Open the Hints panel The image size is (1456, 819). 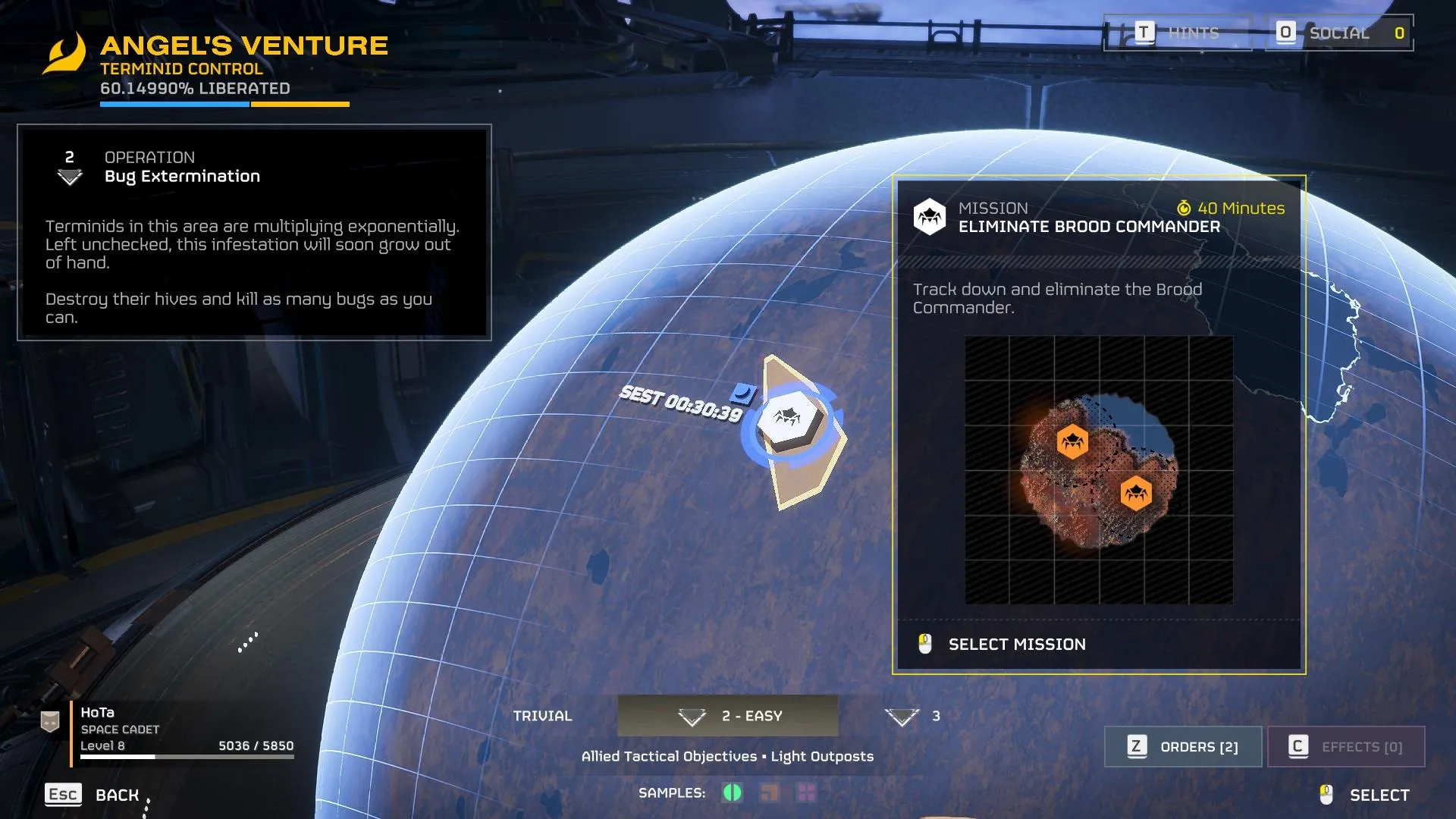[x=1177, y=33]
